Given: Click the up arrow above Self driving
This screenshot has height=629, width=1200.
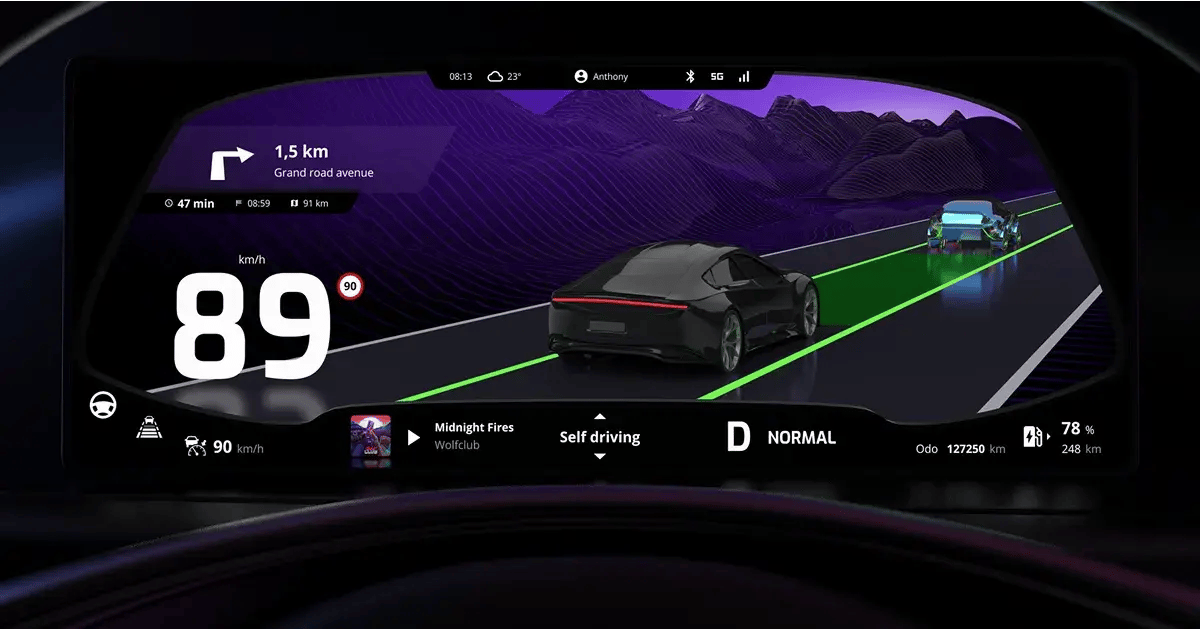Looking at the screenshot, I should point(600,416).
